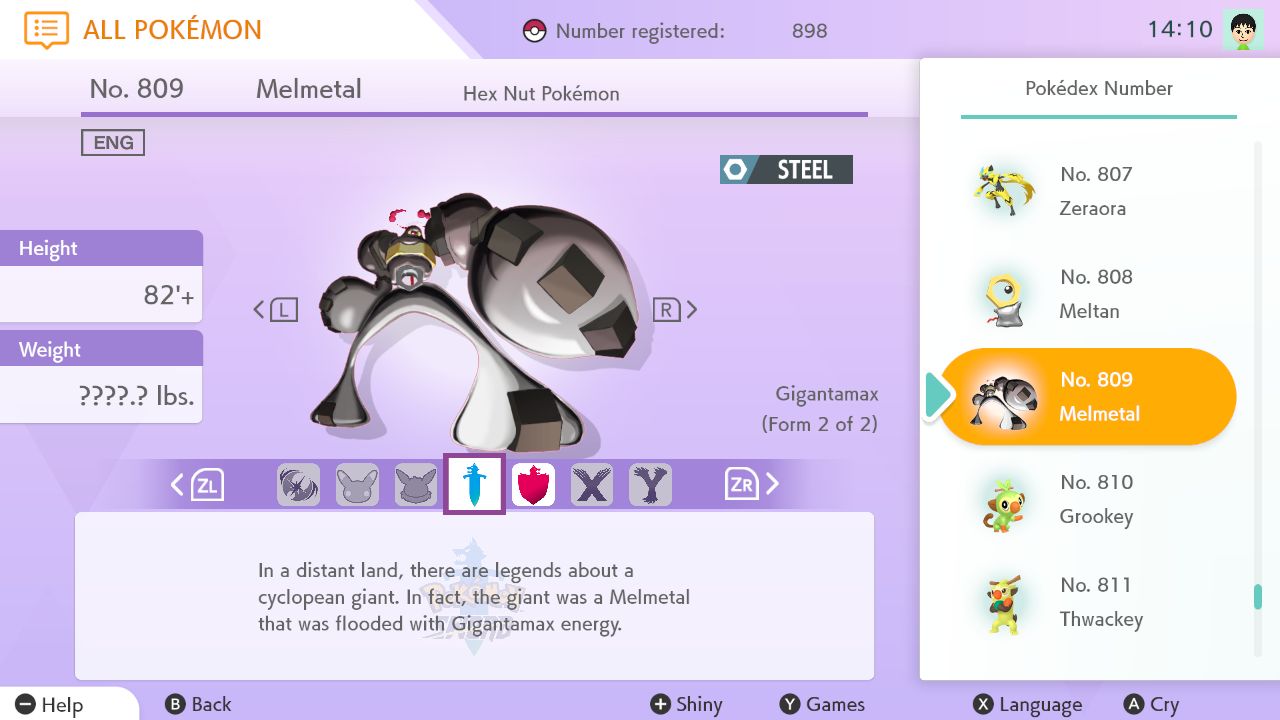Screen dimensions: 1280x720
Task: Toggle Shiny appearance with the plus button
Action: coord(688,704)
